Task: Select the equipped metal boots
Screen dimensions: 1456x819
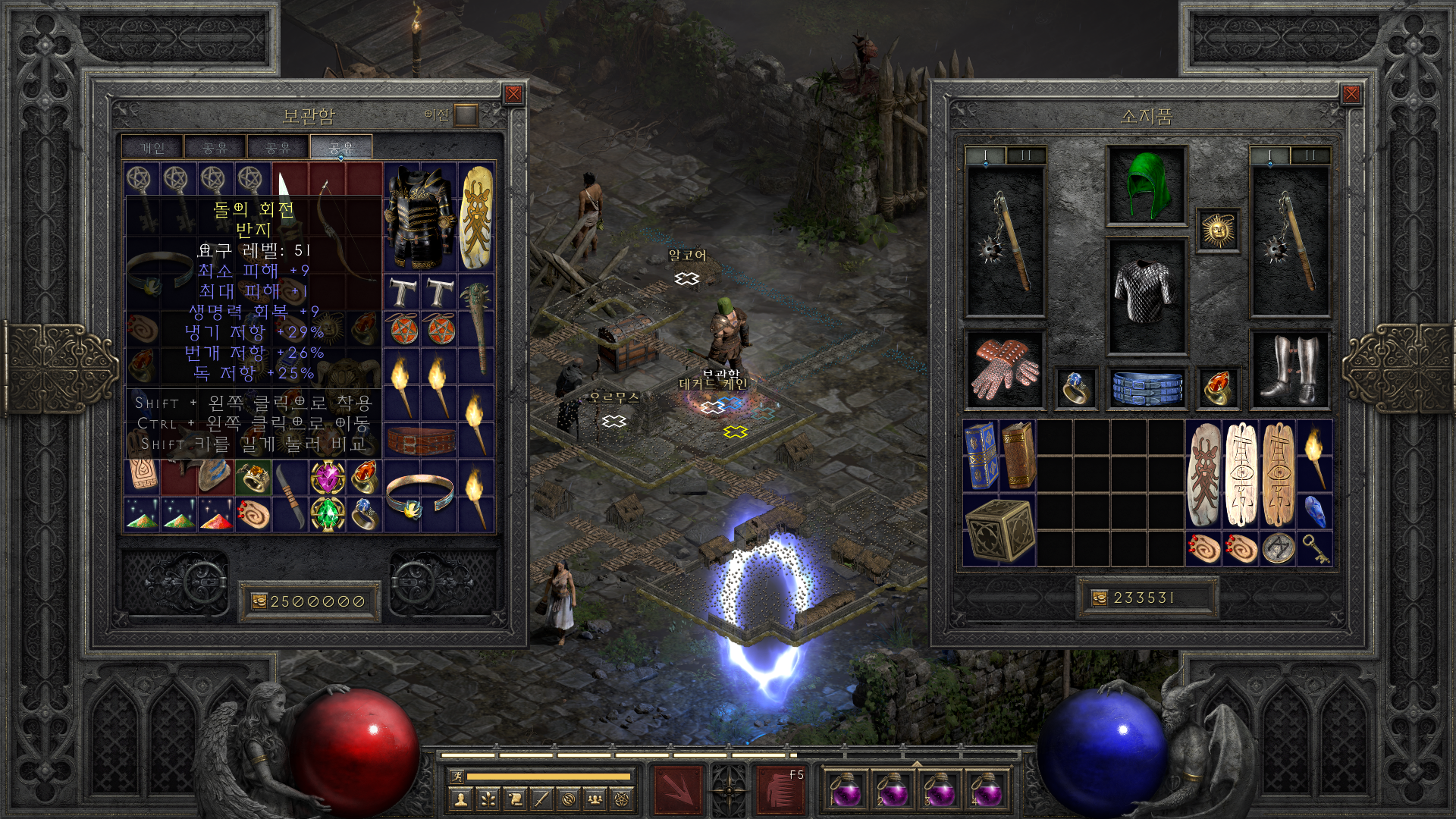Action: pyautogui.click(x=1289, y=369)
